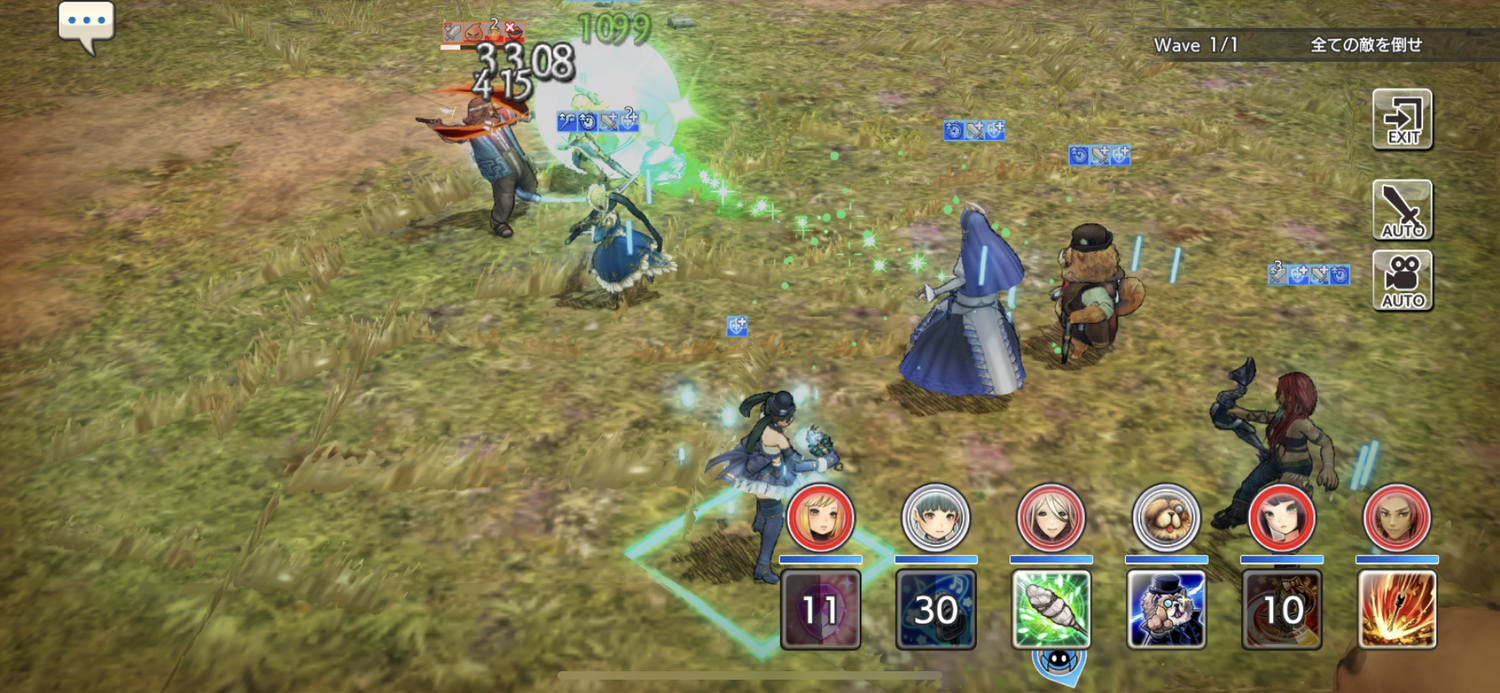
Task: Trigger the fiery wrench explosion skill
Action: [1397, 609]
